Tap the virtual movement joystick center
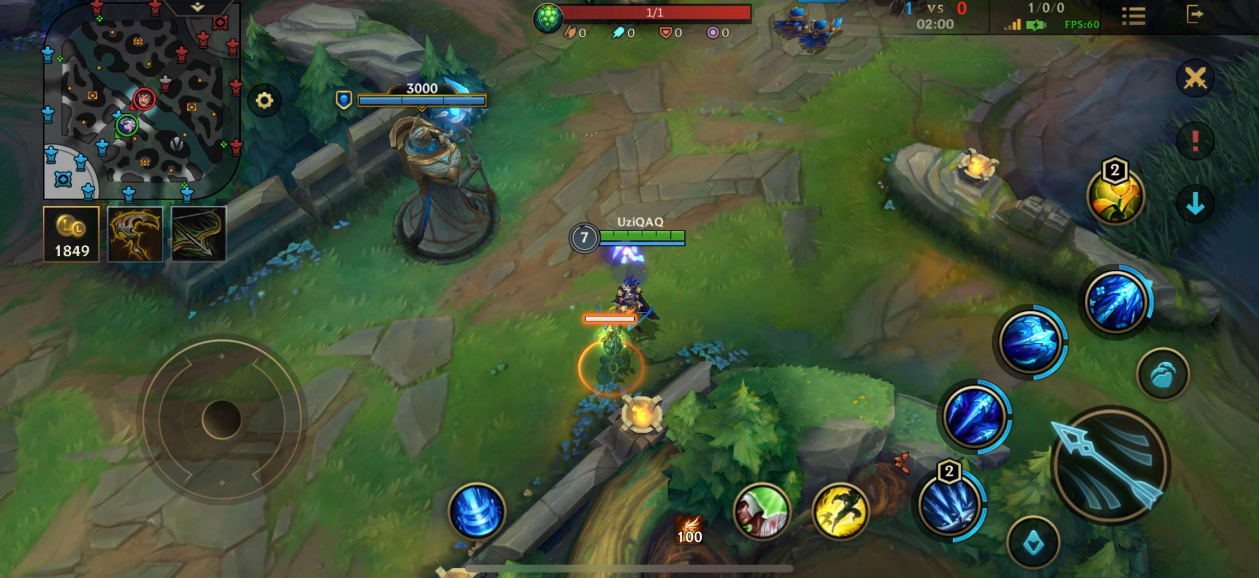 (x=221, y=419)
